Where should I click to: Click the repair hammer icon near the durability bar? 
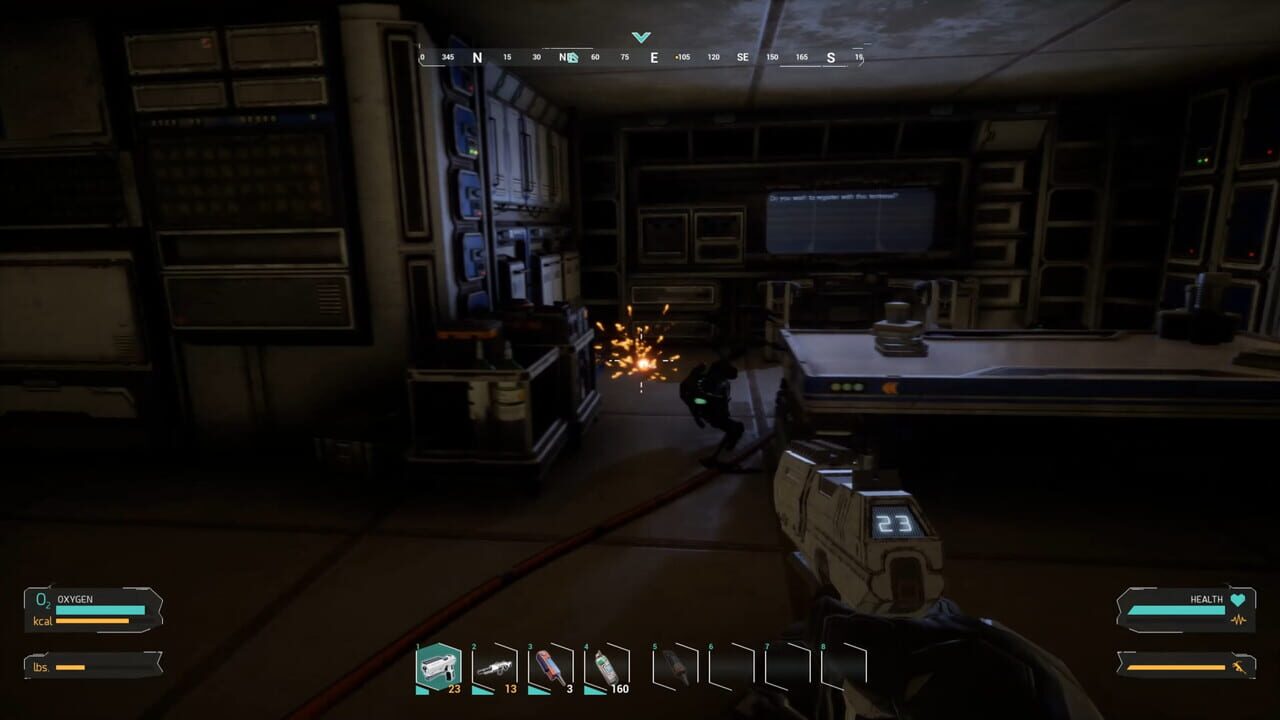(1238, 666)
